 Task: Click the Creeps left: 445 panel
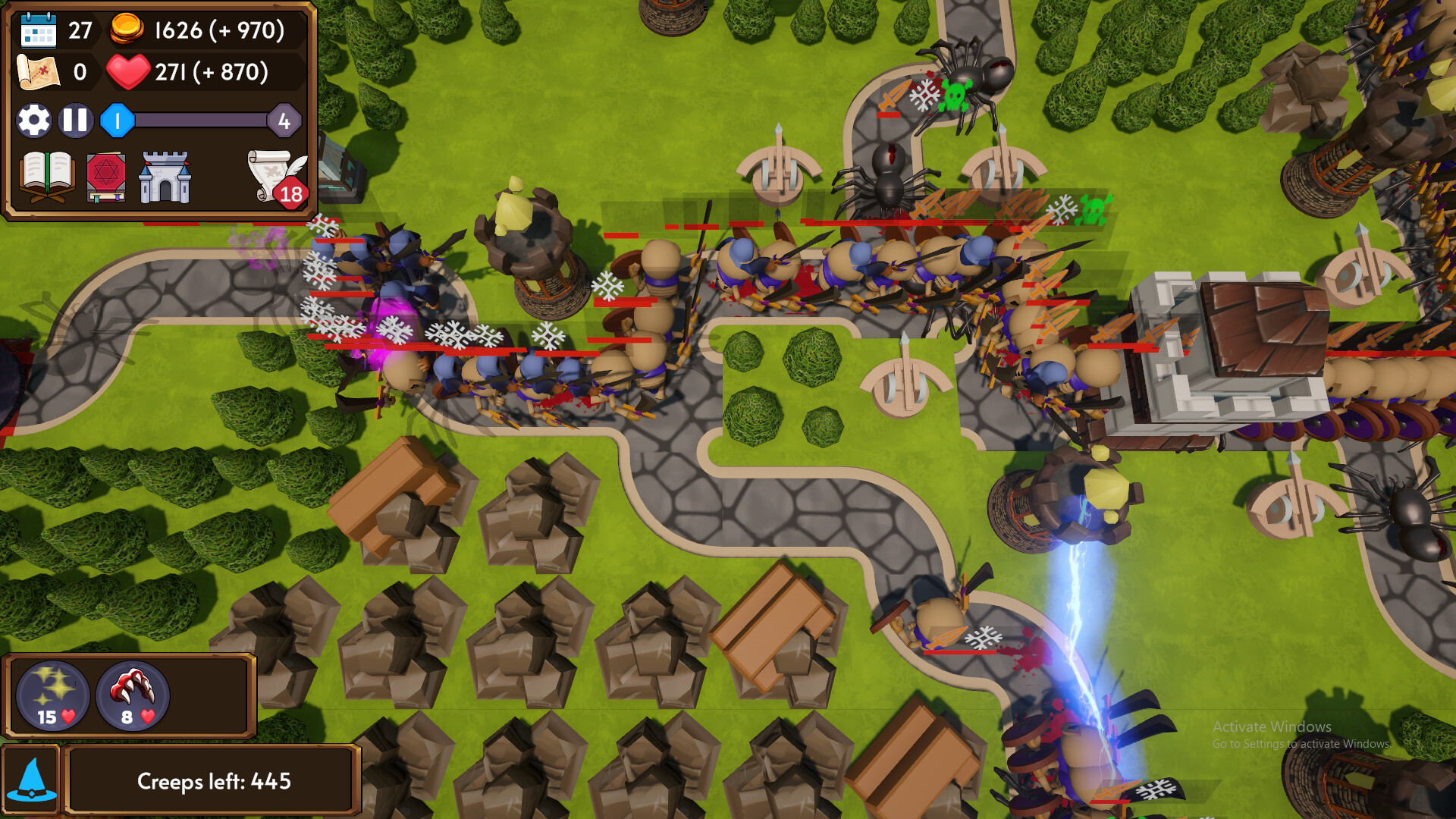pyautogui.click(x=215, y=779)
